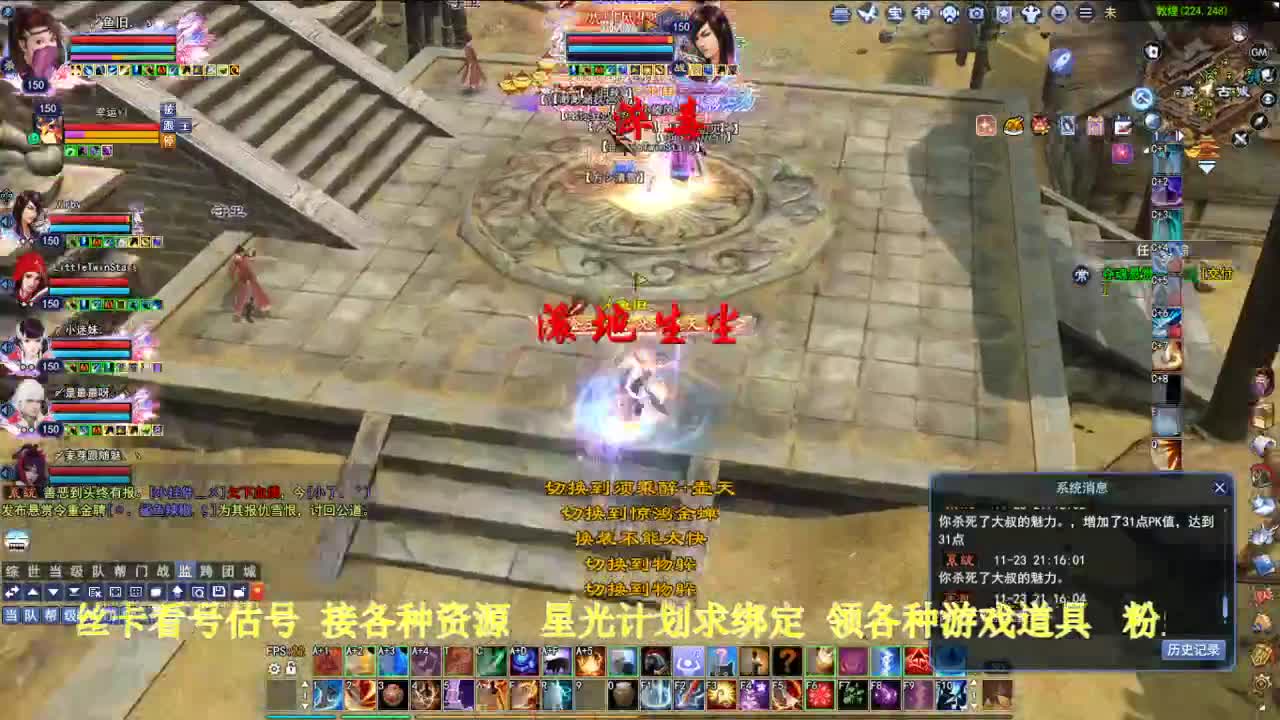Click the save chat log icon in chat toolbar
Screen dimensions: 1280x720
219,592
